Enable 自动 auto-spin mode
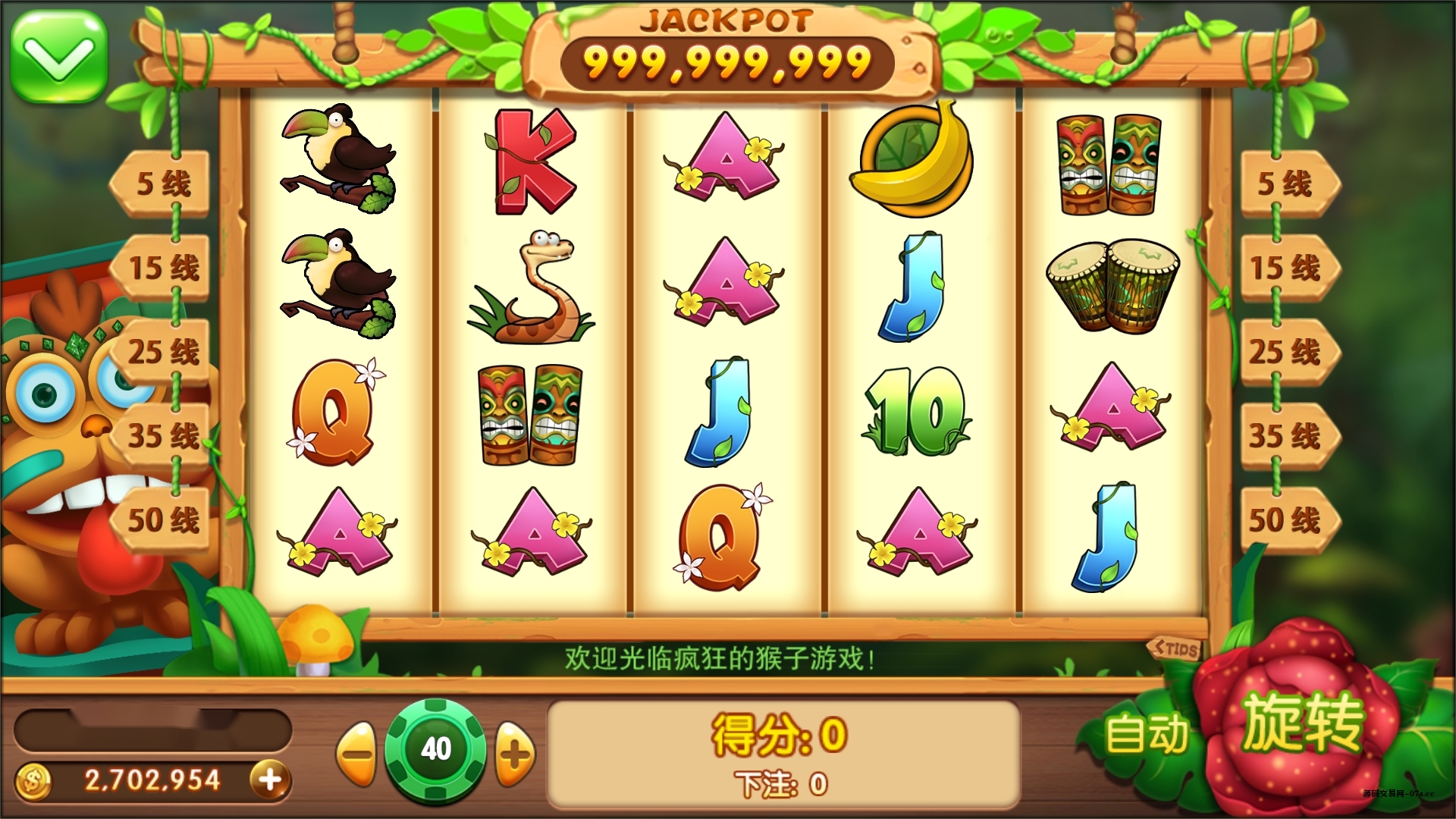Screen dimensions: 1456x819 (x=1147, y=730)
